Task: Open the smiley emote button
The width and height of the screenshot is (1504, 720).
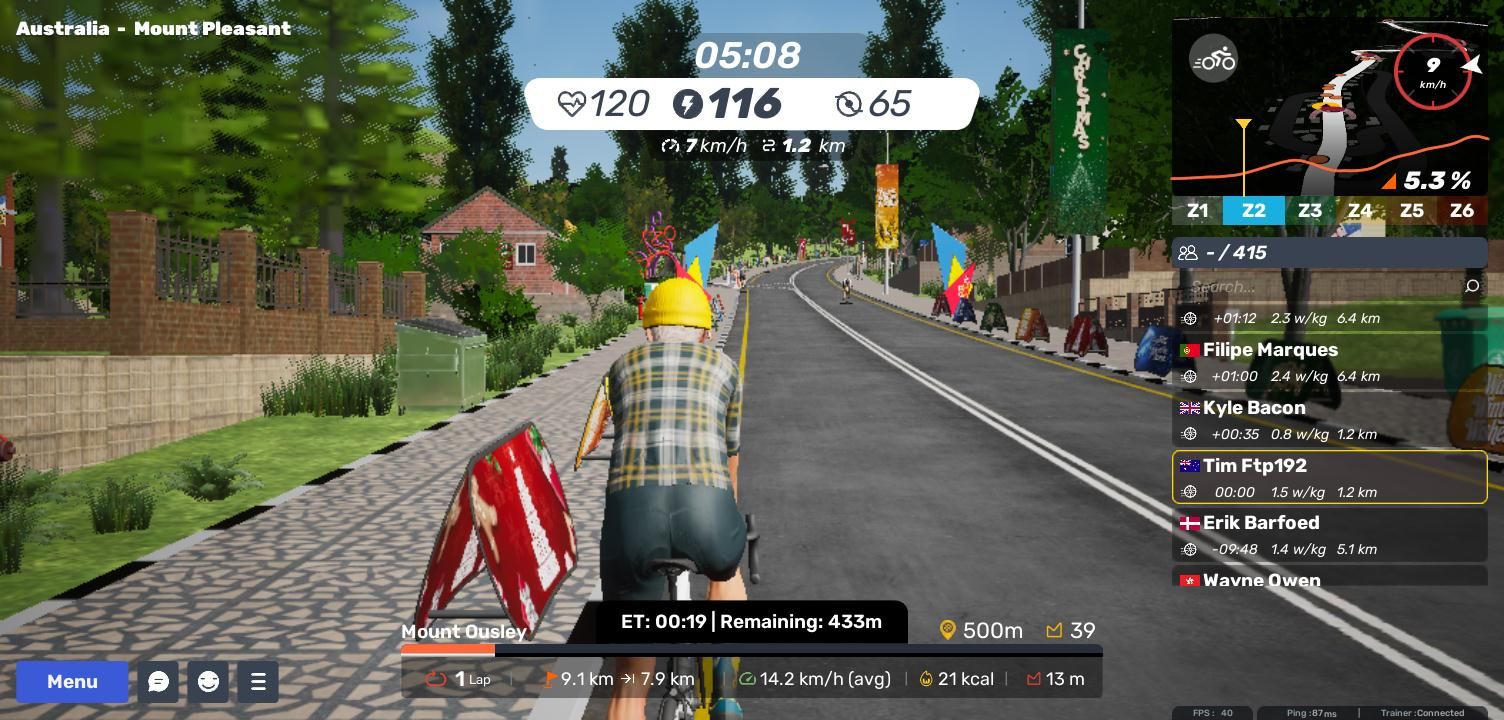Action: point(208,682)
